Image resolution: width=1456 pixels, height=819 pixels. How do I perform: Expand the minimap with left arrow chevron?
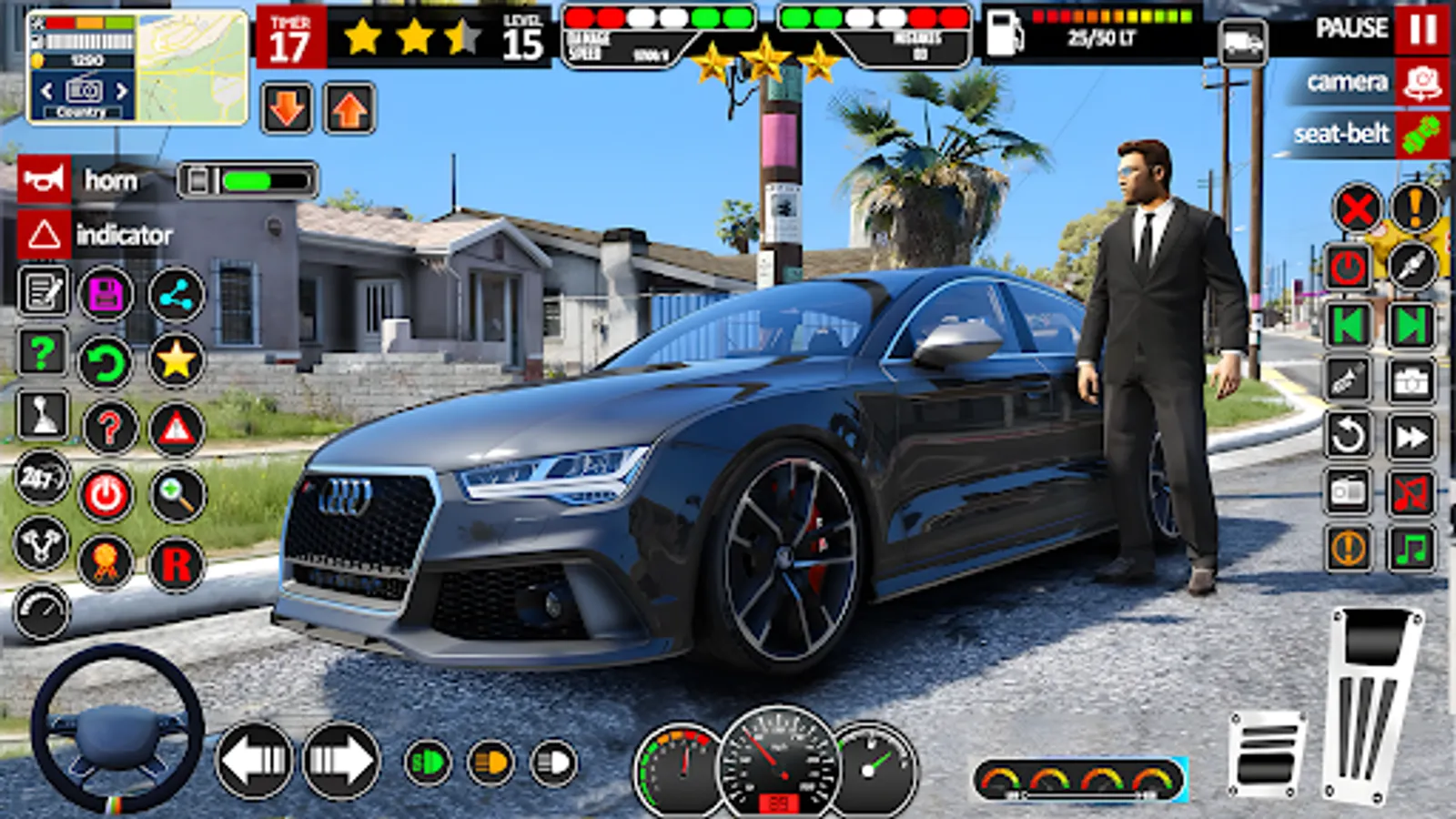[x=45, y=90]
